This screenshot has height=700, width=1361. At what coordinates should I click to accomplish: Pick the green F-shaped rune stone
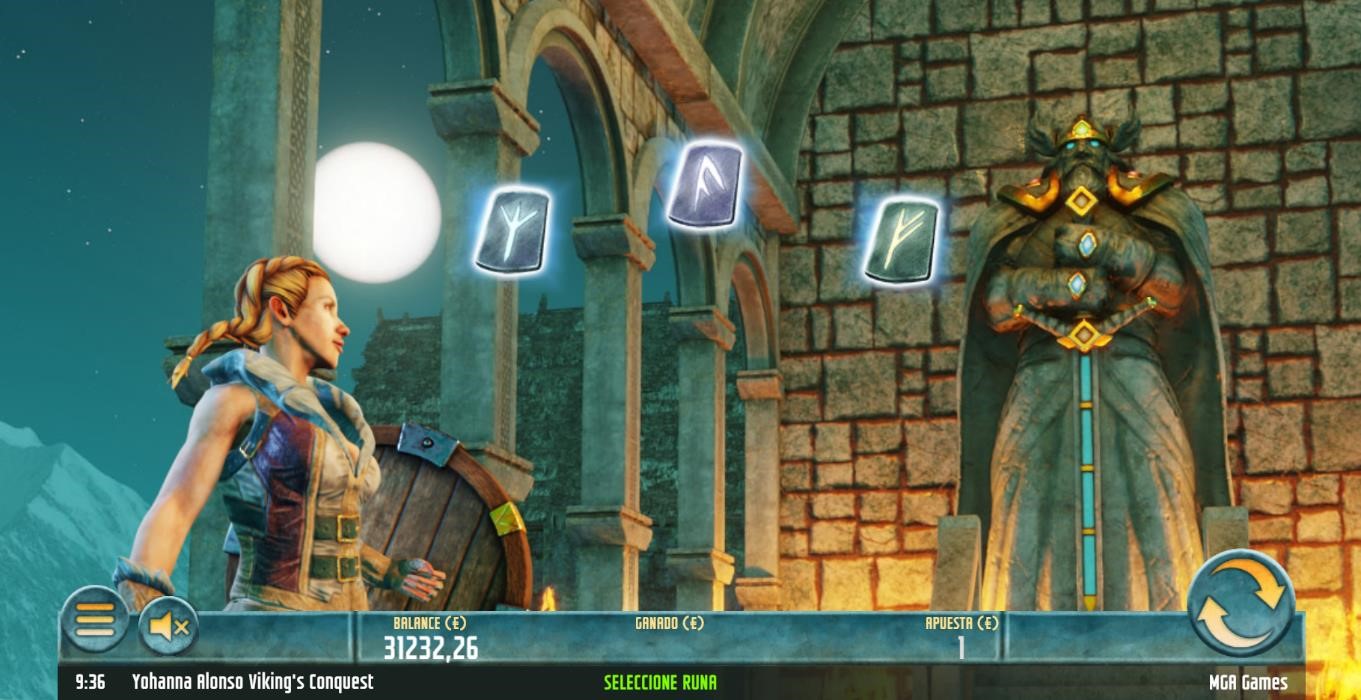pos(900,240)
